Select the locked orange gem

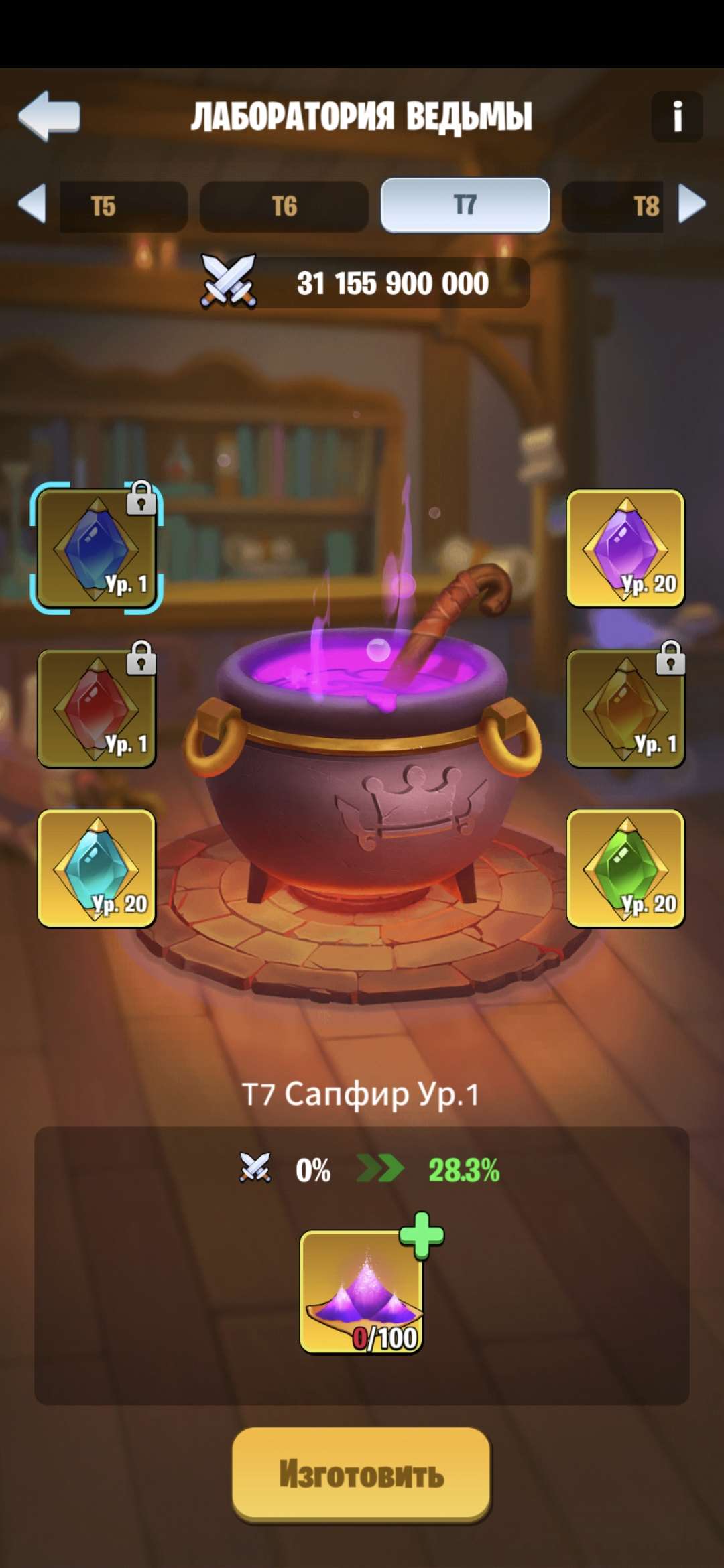(x=625, y=708)
